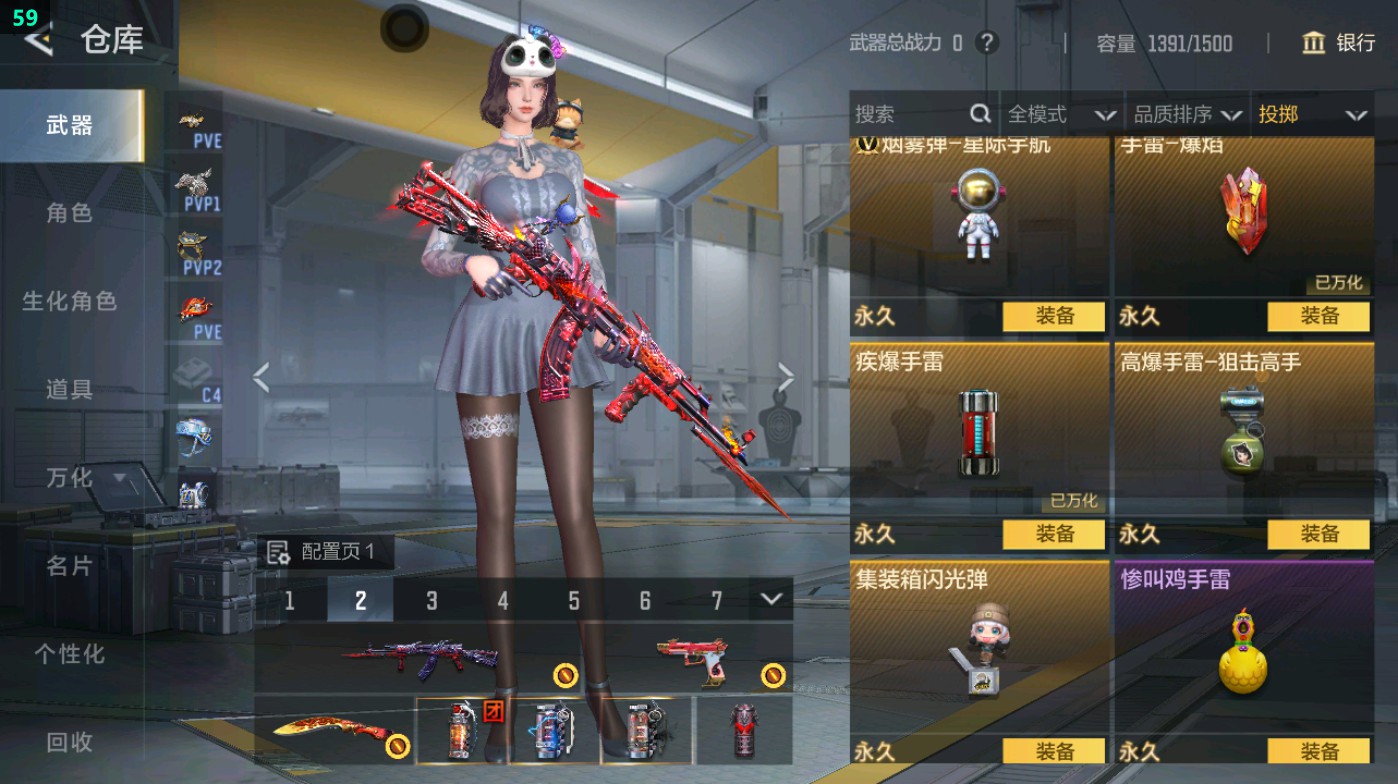The image size is (1398, 784).
Task: Equip the 疾爆手雷 grenade
Action: [1054, 534]
